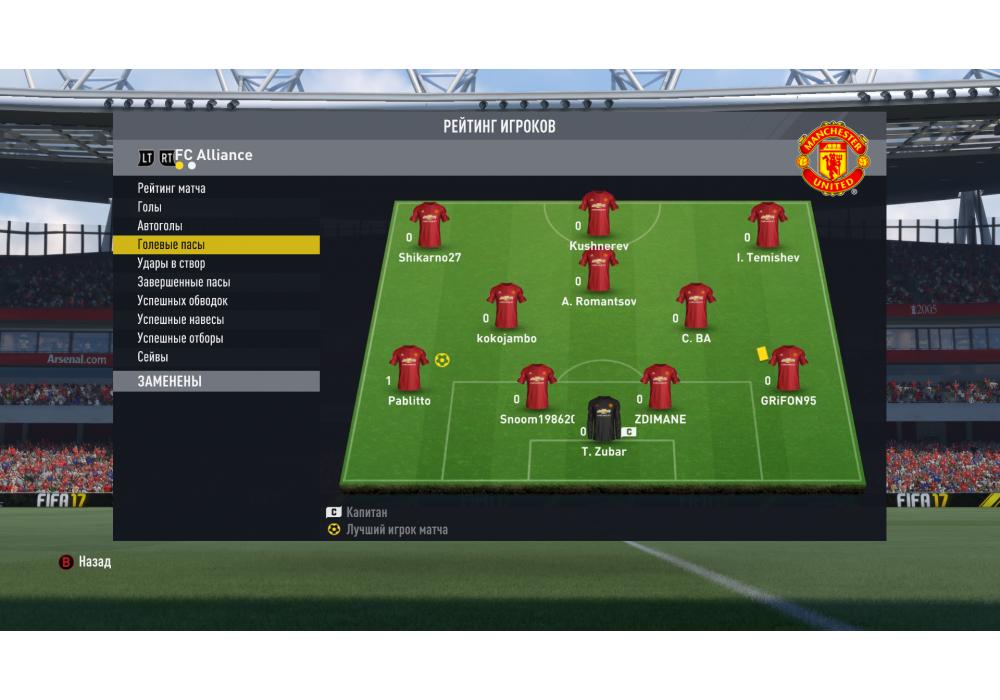Choose the Успешных обводок entry
1000x700 pixels.
coord(183,301)
